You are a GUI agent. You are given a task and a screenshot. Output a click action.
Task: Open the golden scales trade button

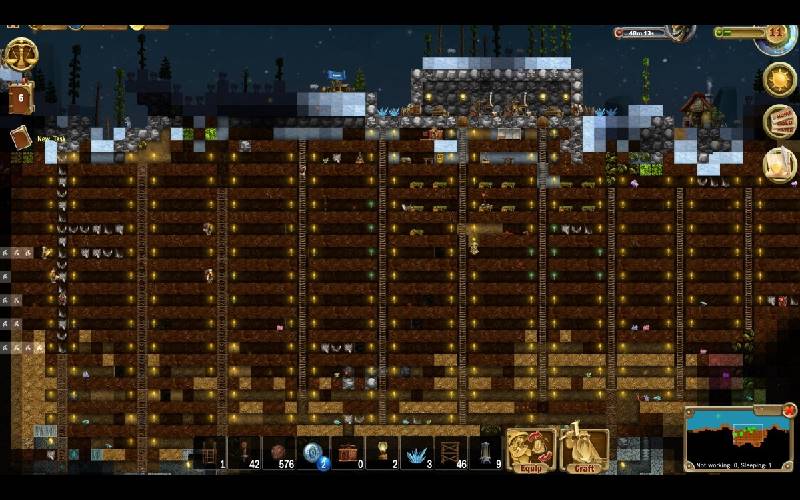pyautogui.click(x=20, y=53)
